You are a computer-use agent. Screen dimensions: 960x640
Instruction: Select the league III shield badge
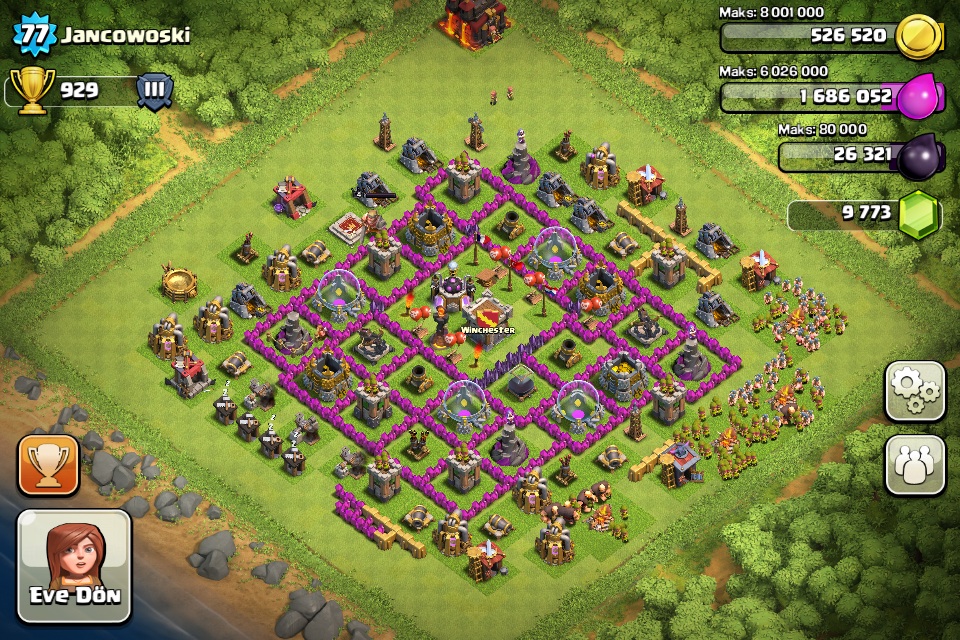(155, 90)
